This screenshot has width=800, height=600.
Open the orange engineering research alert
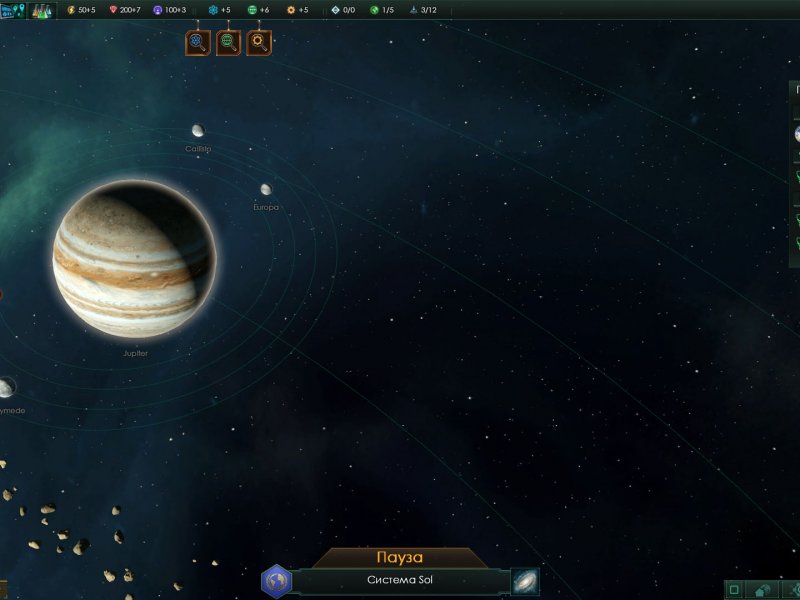260,42
